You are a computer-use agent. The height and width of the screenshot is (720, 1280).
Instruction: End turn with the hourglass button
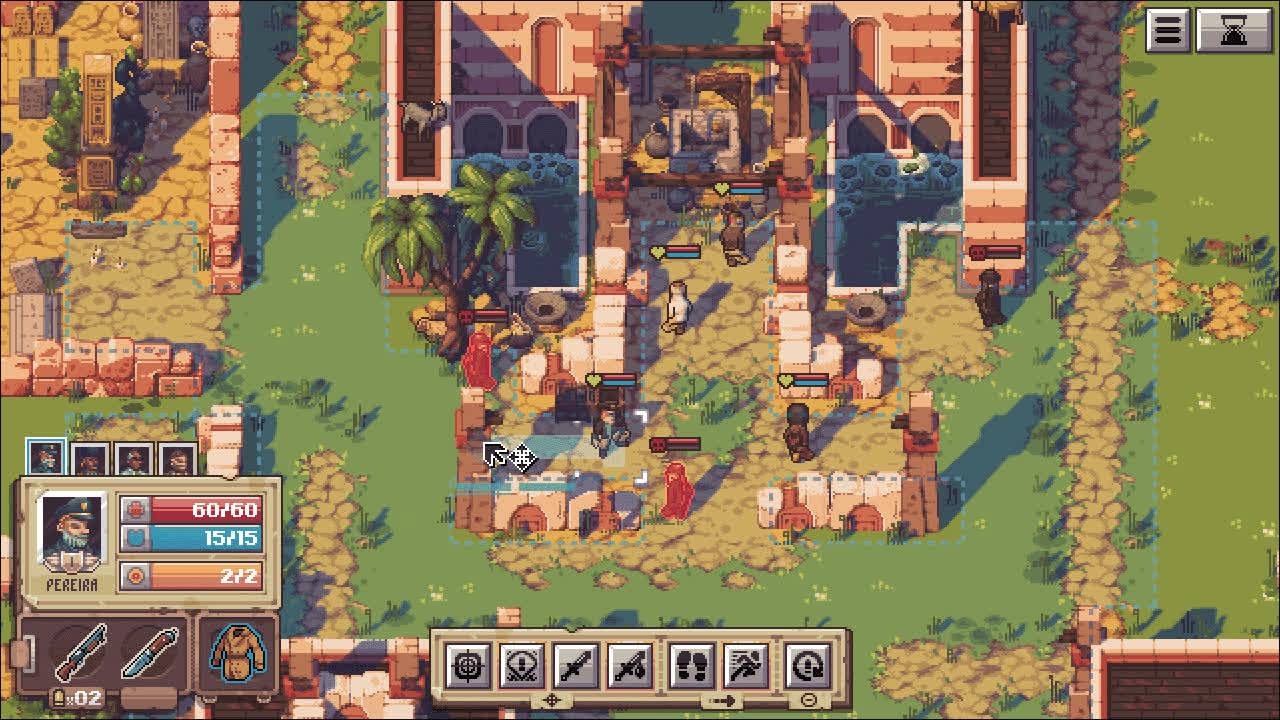click(x=1234, y=31)
